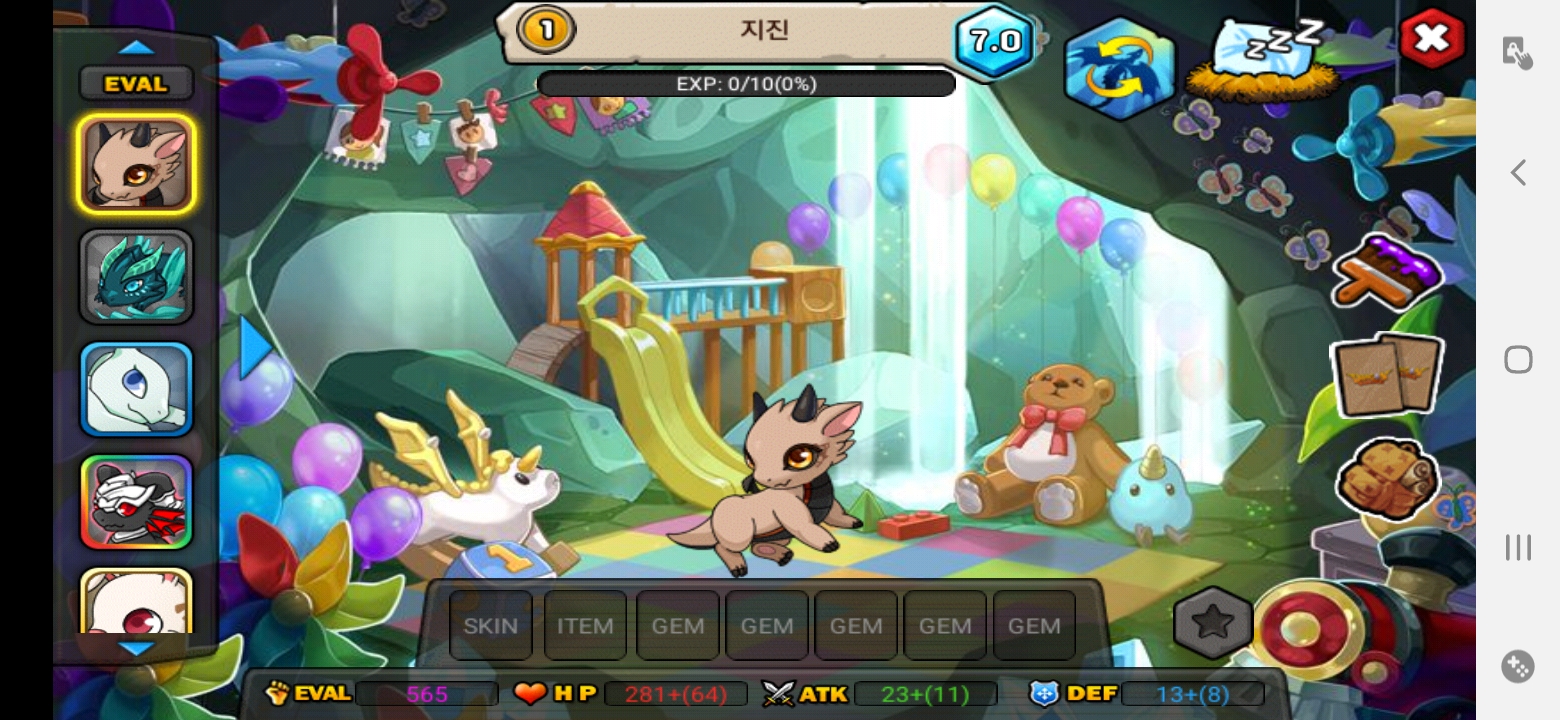Viewport: 1560px width, 720px height.
Task: Tap the star hexagon button
Action: [1212, 622]
